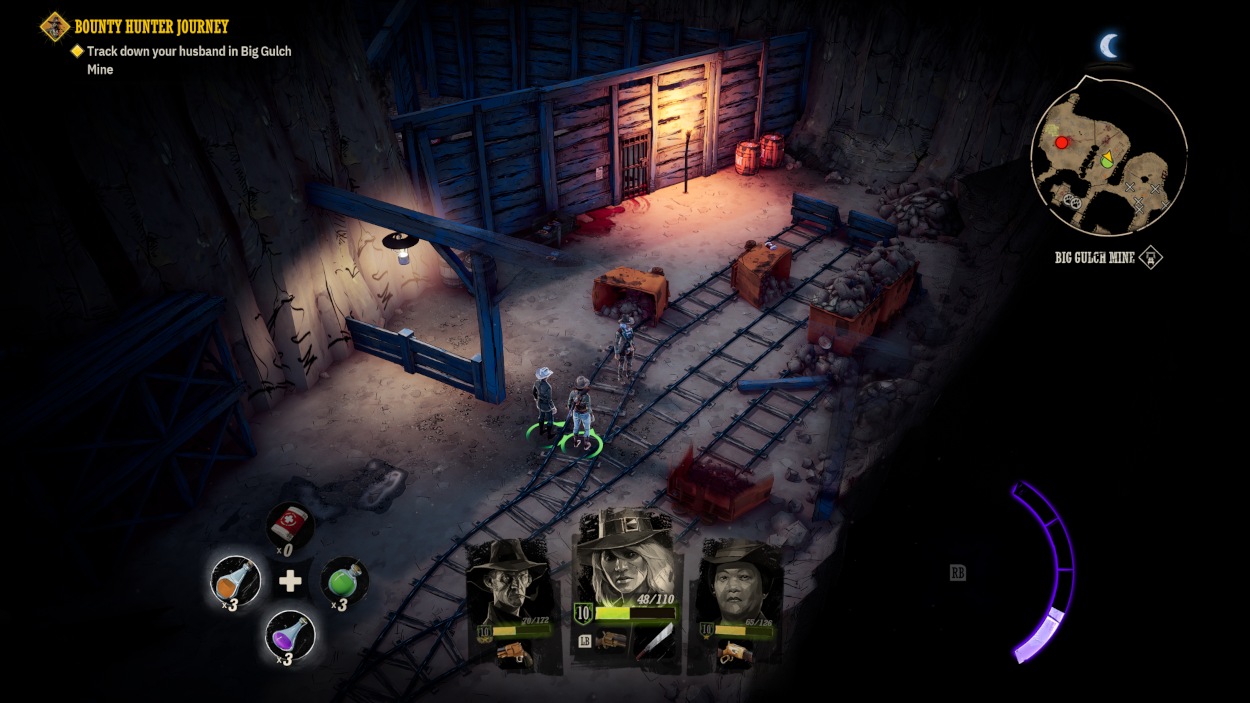Click the paw print marker on minimap
Screen dimensions: 1250x703
(x=1073, y=202)
